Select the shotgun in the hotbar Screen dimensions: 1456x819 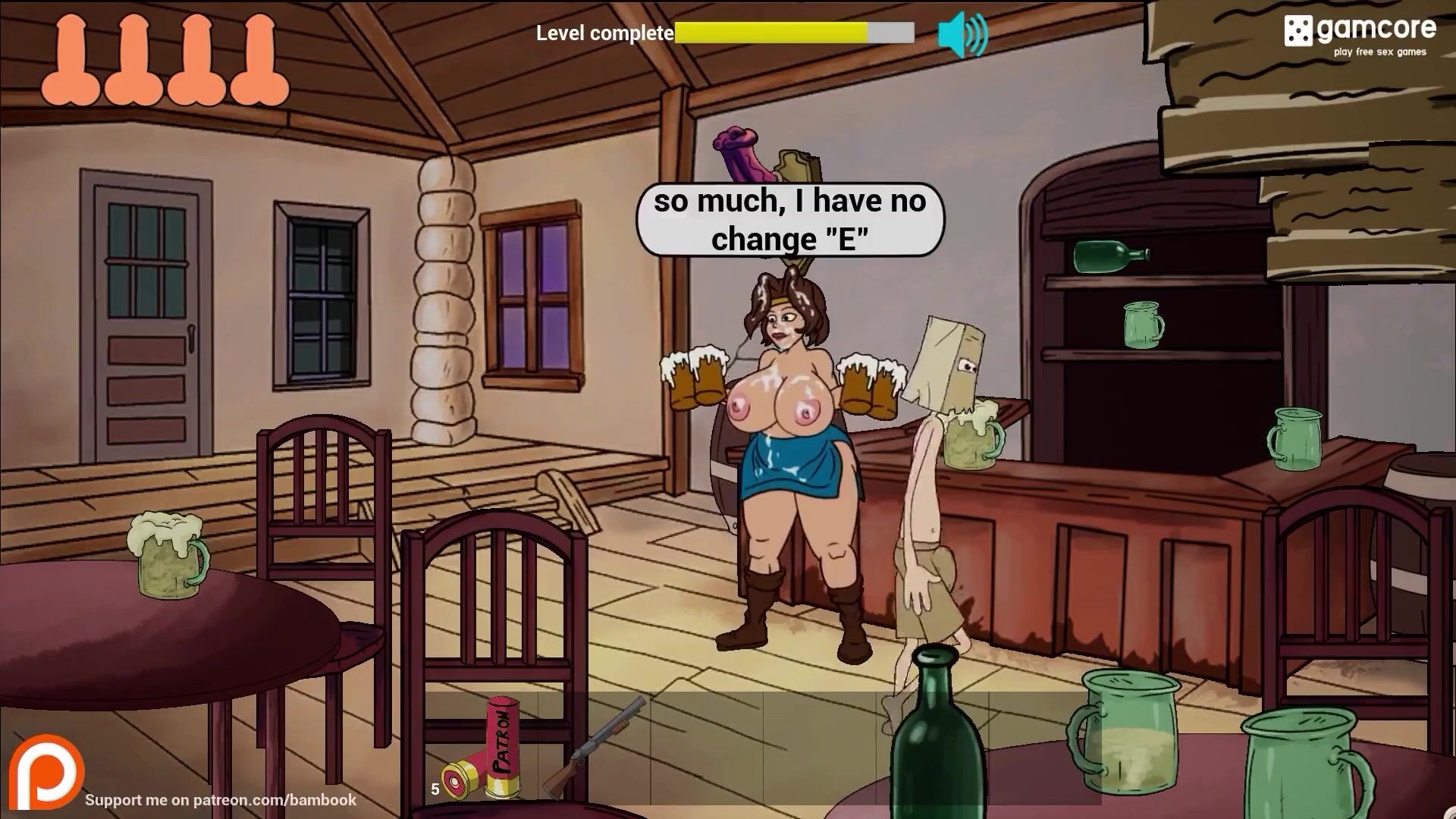tap(595, 748)
